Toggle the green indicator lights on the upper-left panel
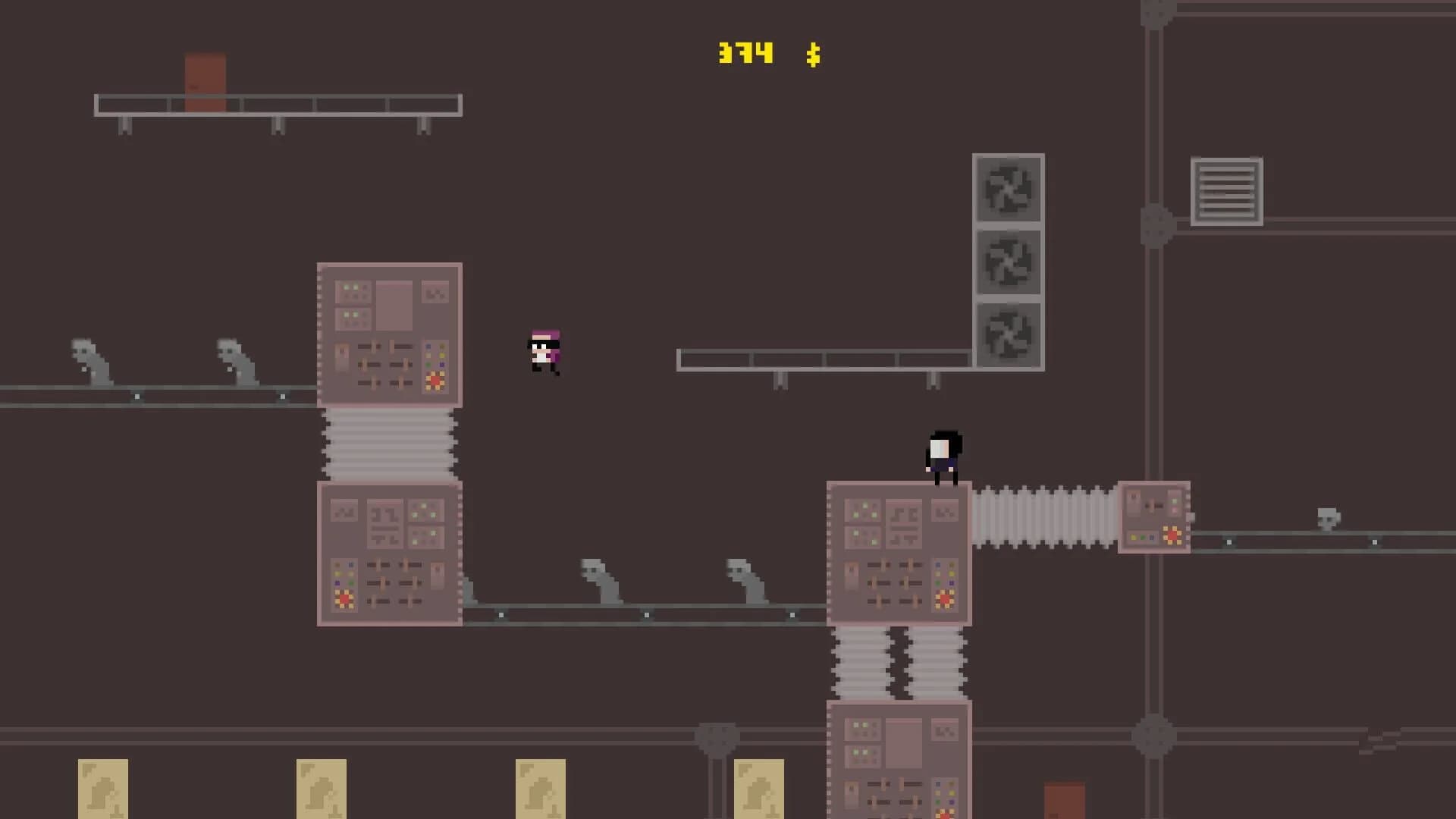The width and height of the screenshot is (1456, 819). point(350,290)
